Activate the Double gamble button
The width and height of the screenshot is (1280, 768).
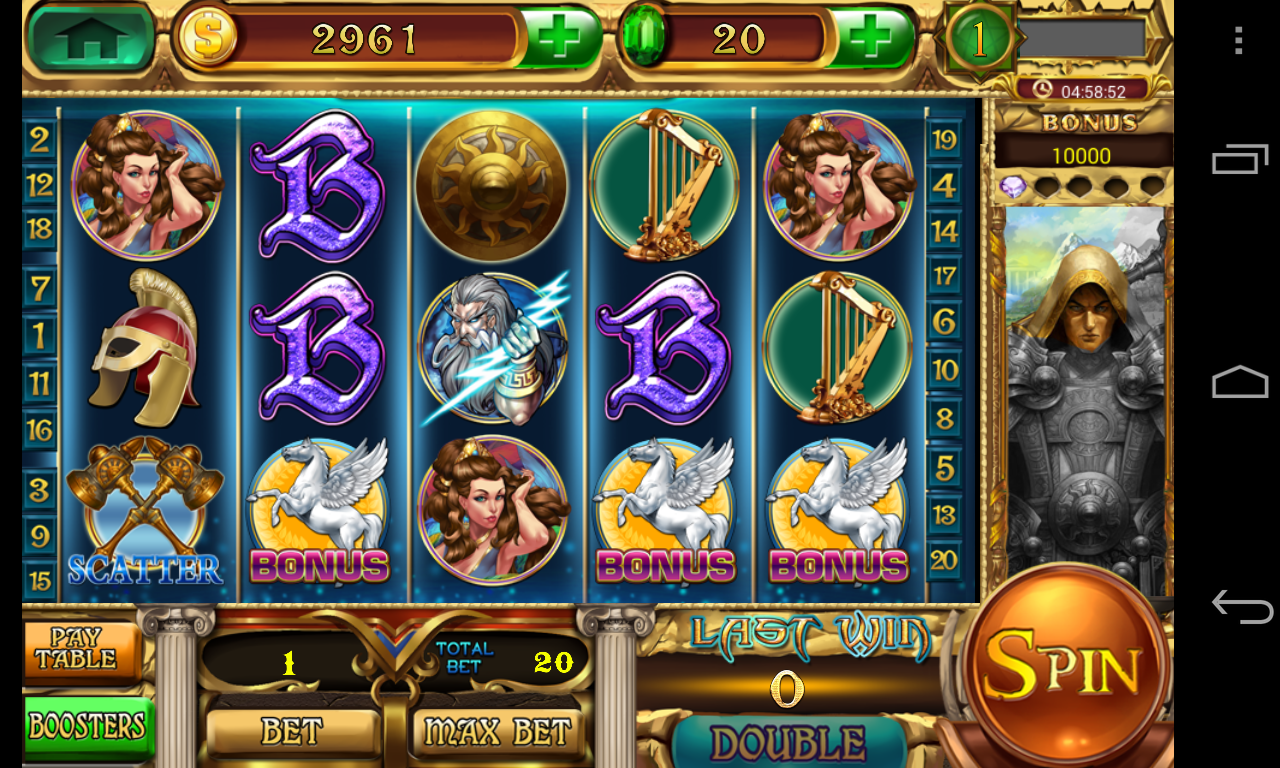click(x=789, y=744)
